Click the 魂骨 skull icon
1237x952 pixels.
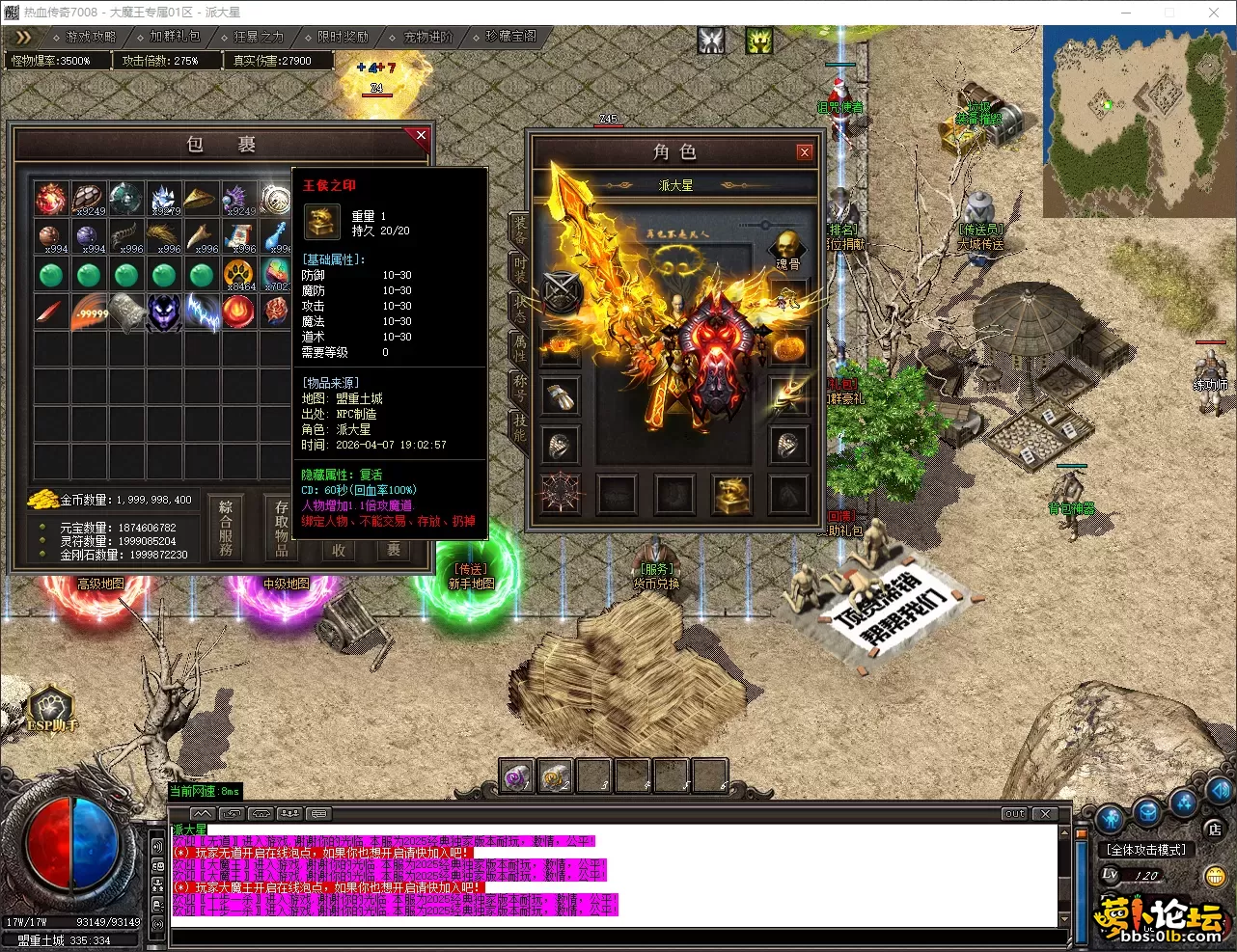tap(788, 246)
